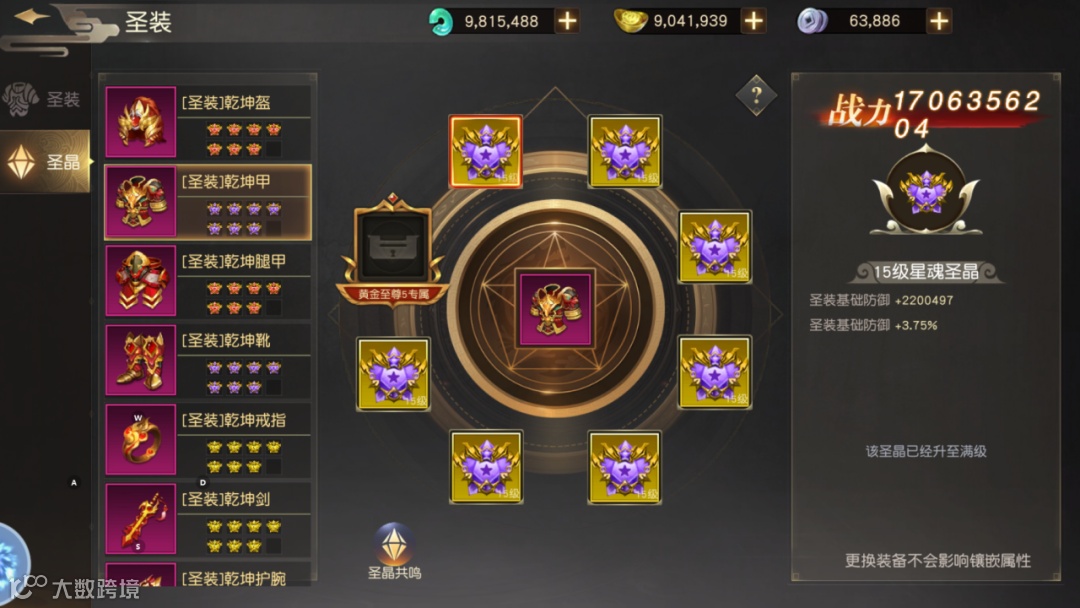Pick [圣装]乾坤靴 boots row
The width and height of the screenshot is (1080, 608).
(208, 360)
